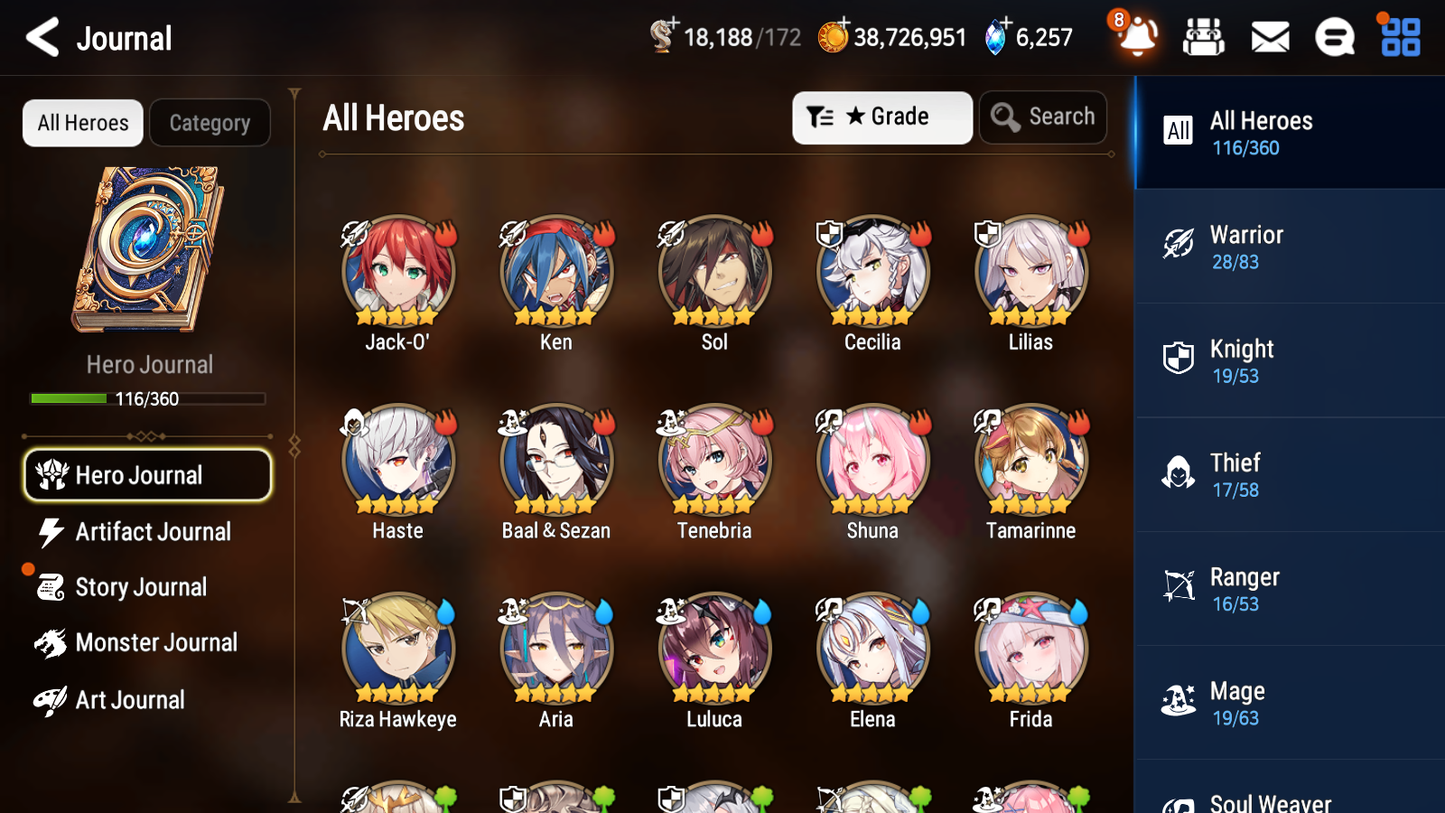Viewport: 1445px width, 813px height.
Task: Open the Grade sort dropdown
Action: (x=882, y=117)
